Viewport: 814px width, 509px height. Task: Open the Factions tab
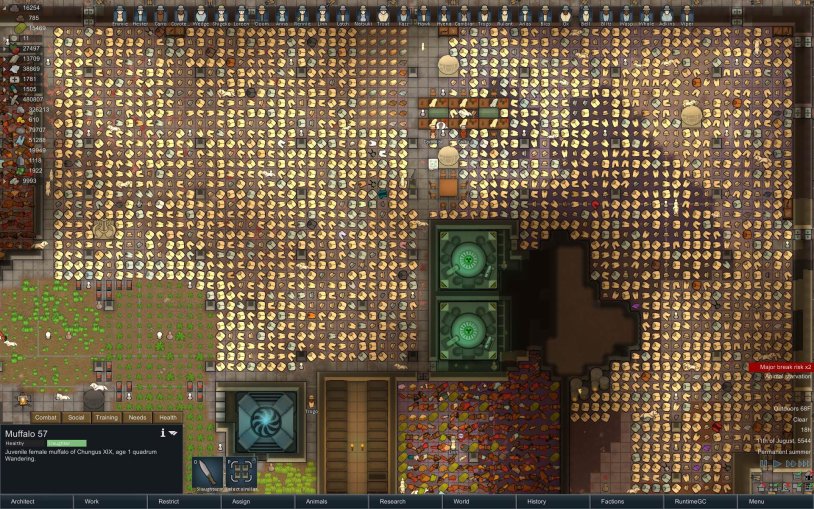tap(613, 501)
